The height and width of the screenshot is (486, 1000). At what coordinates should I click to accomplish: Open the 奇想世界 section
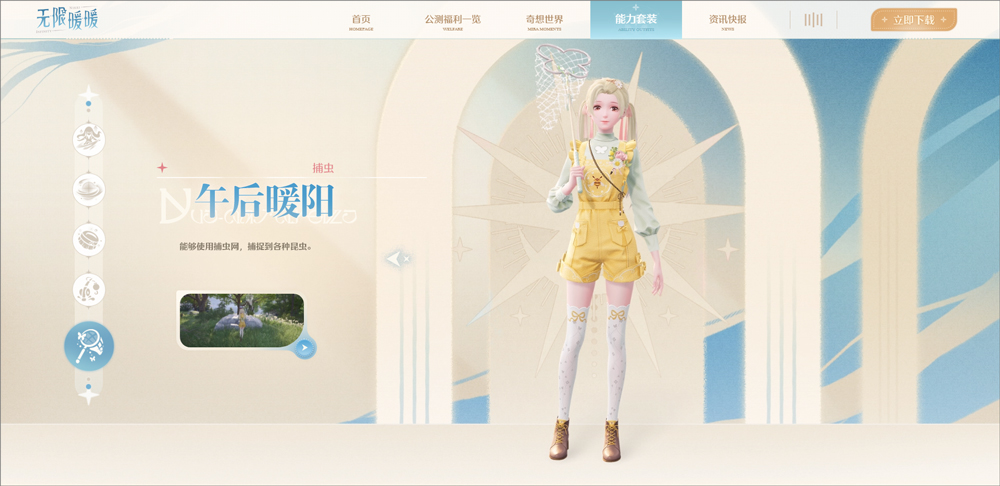point(544,21)
